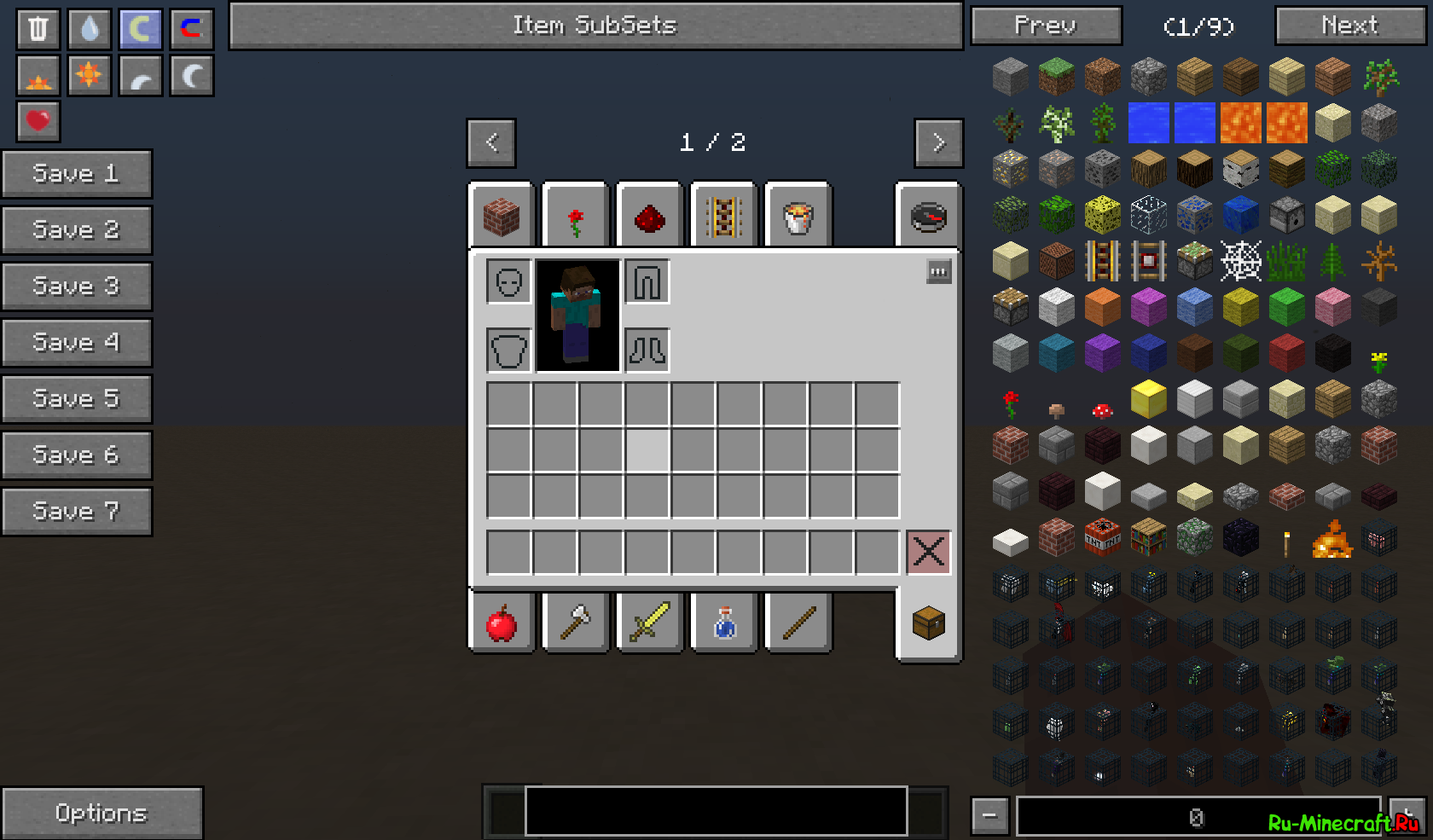Select the crescent moon midnight icon

191,75
